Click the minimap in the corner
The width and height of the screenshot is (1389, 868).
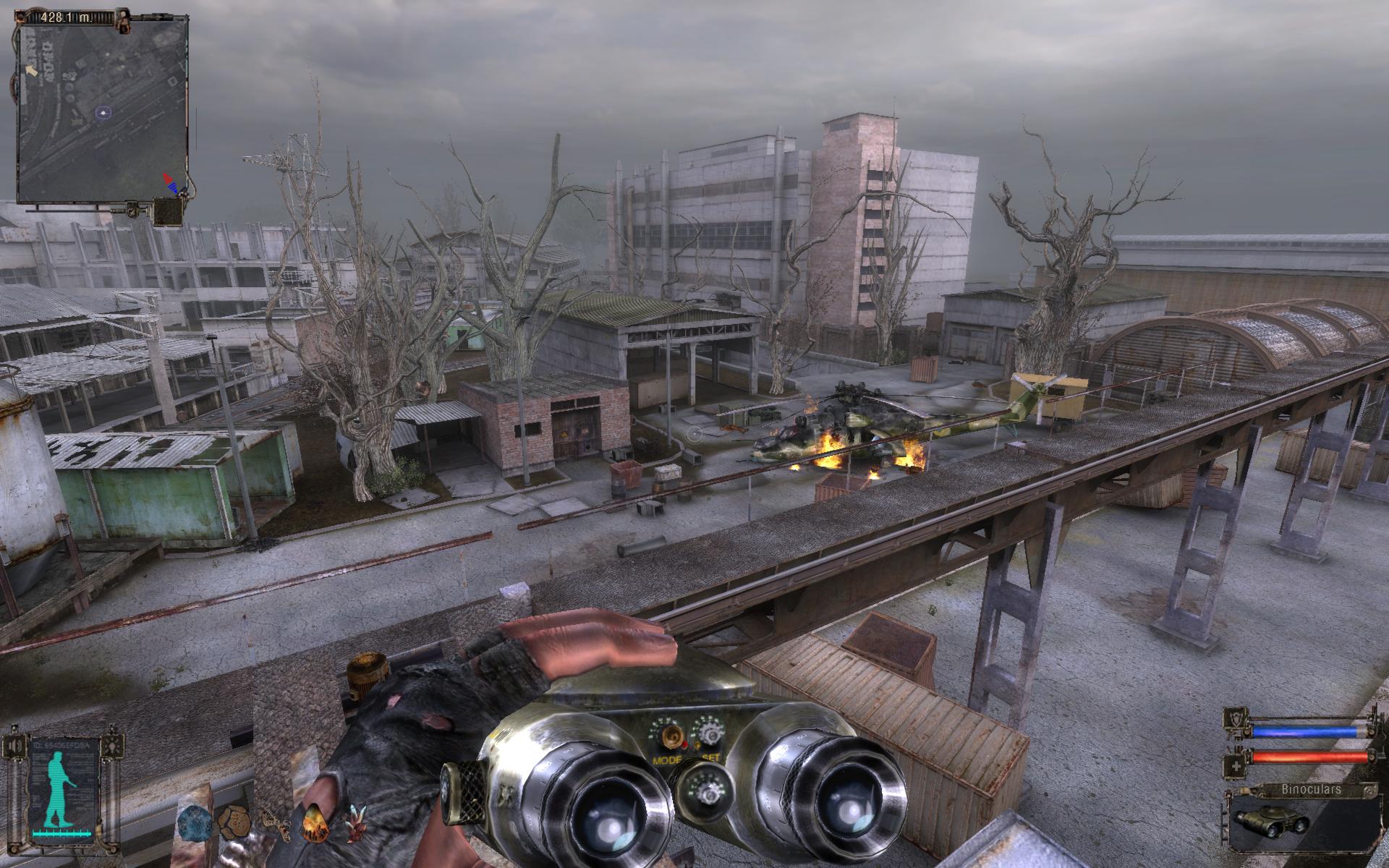click(101, 112)
